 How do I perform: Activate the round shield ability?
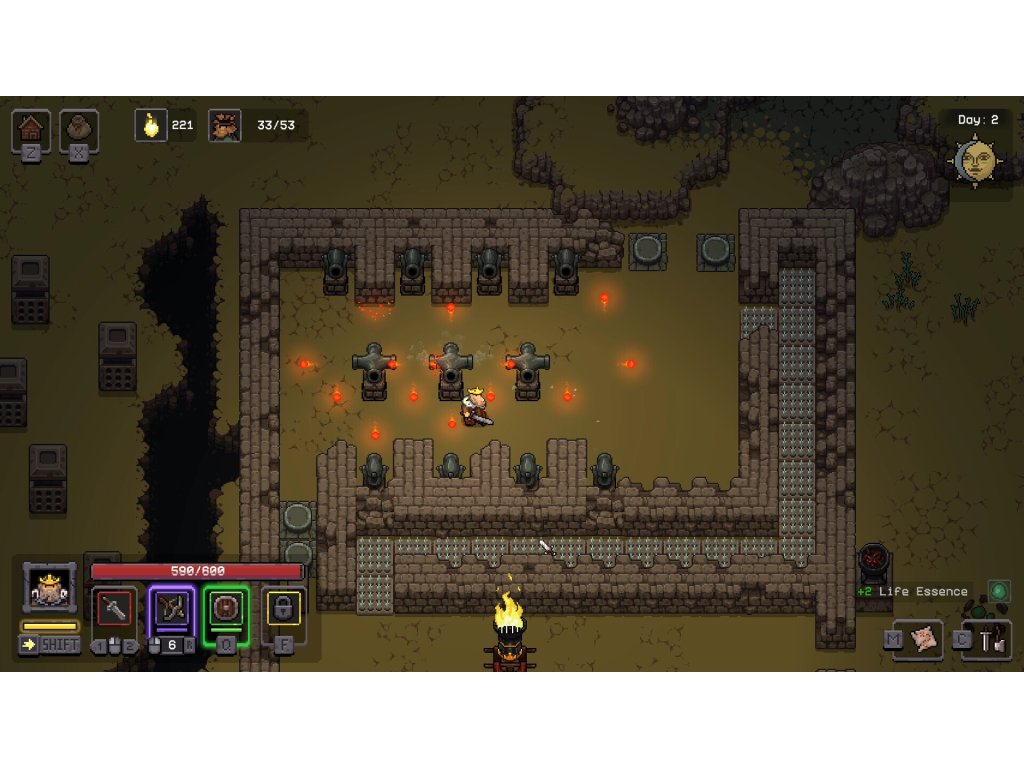[x=226, y=609]
